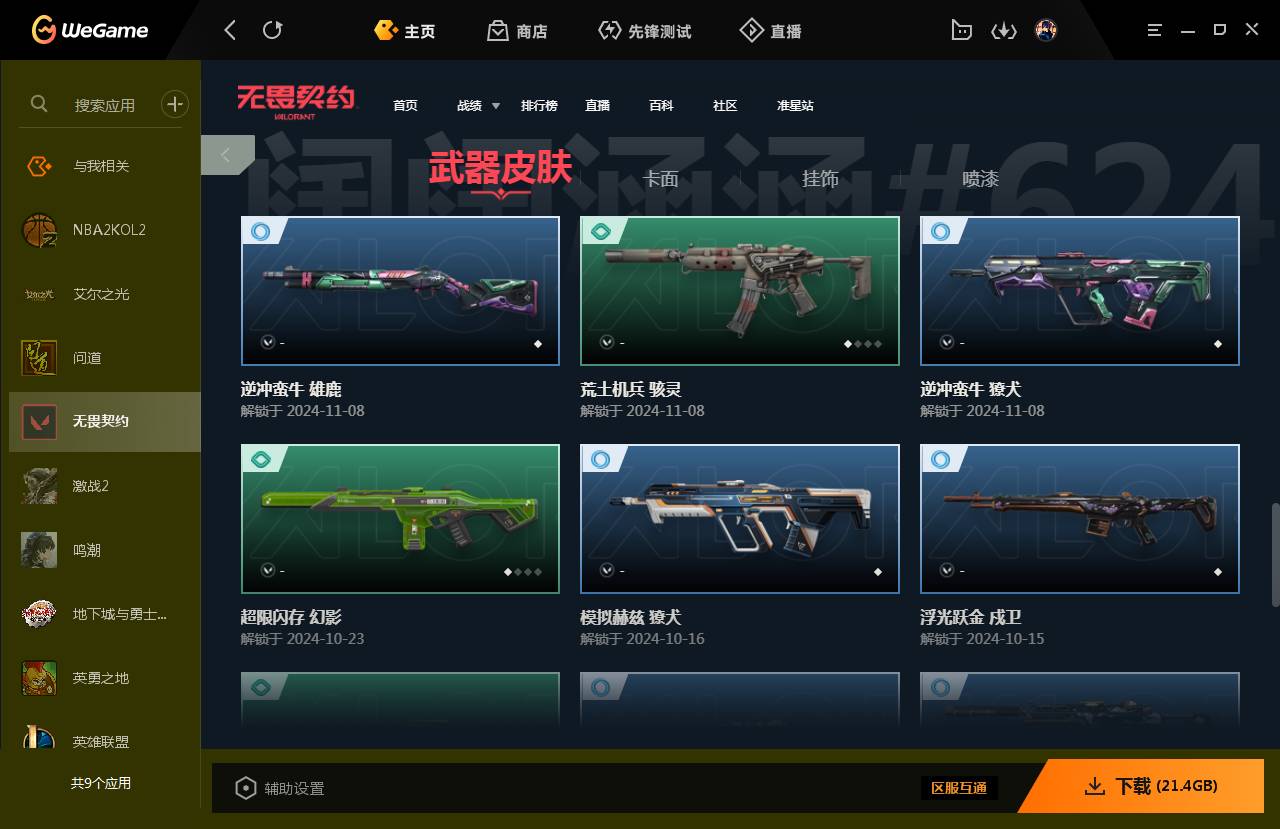
Task: Open the 区服互通 link
Action: pyautogui.click(x=959, y=788)
